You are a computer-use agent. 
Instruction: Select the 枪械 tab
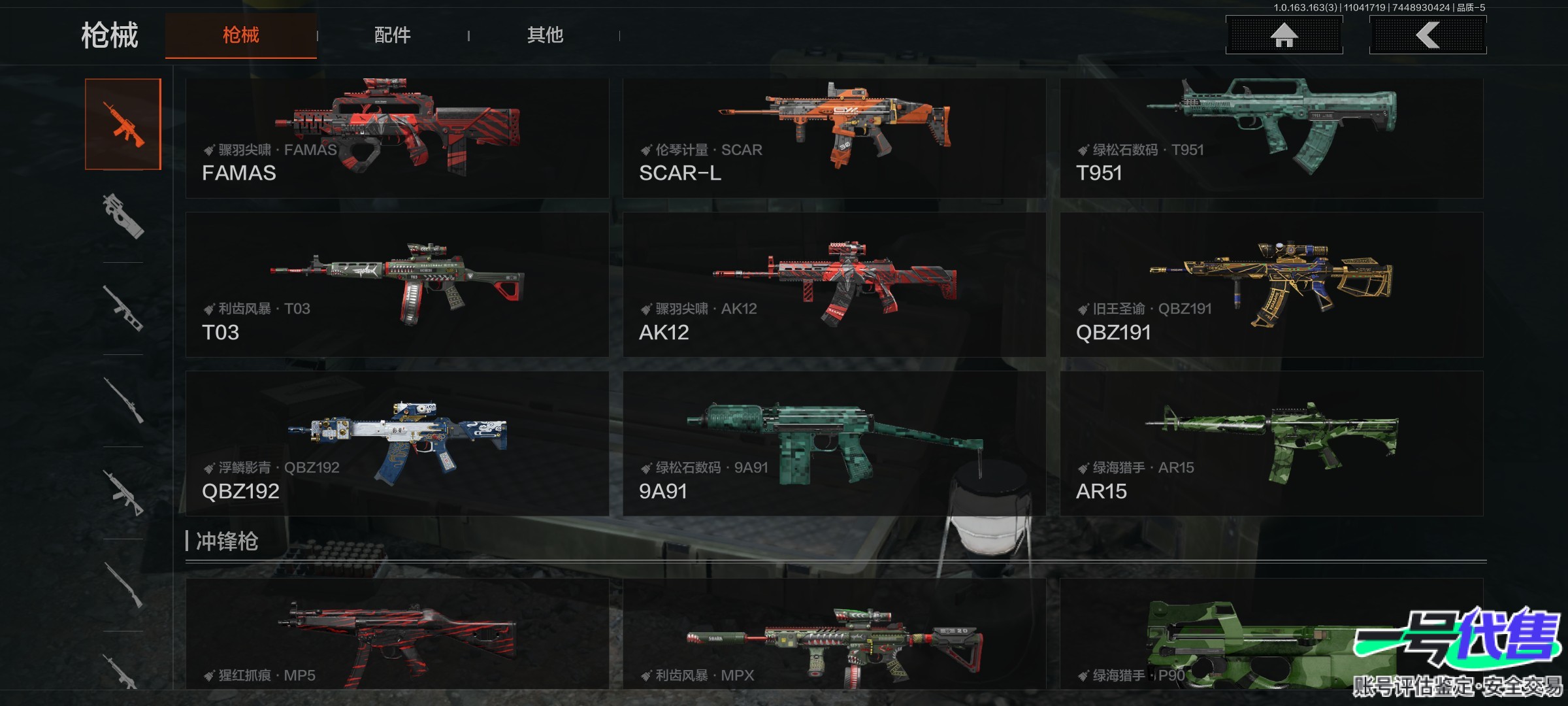240,35
